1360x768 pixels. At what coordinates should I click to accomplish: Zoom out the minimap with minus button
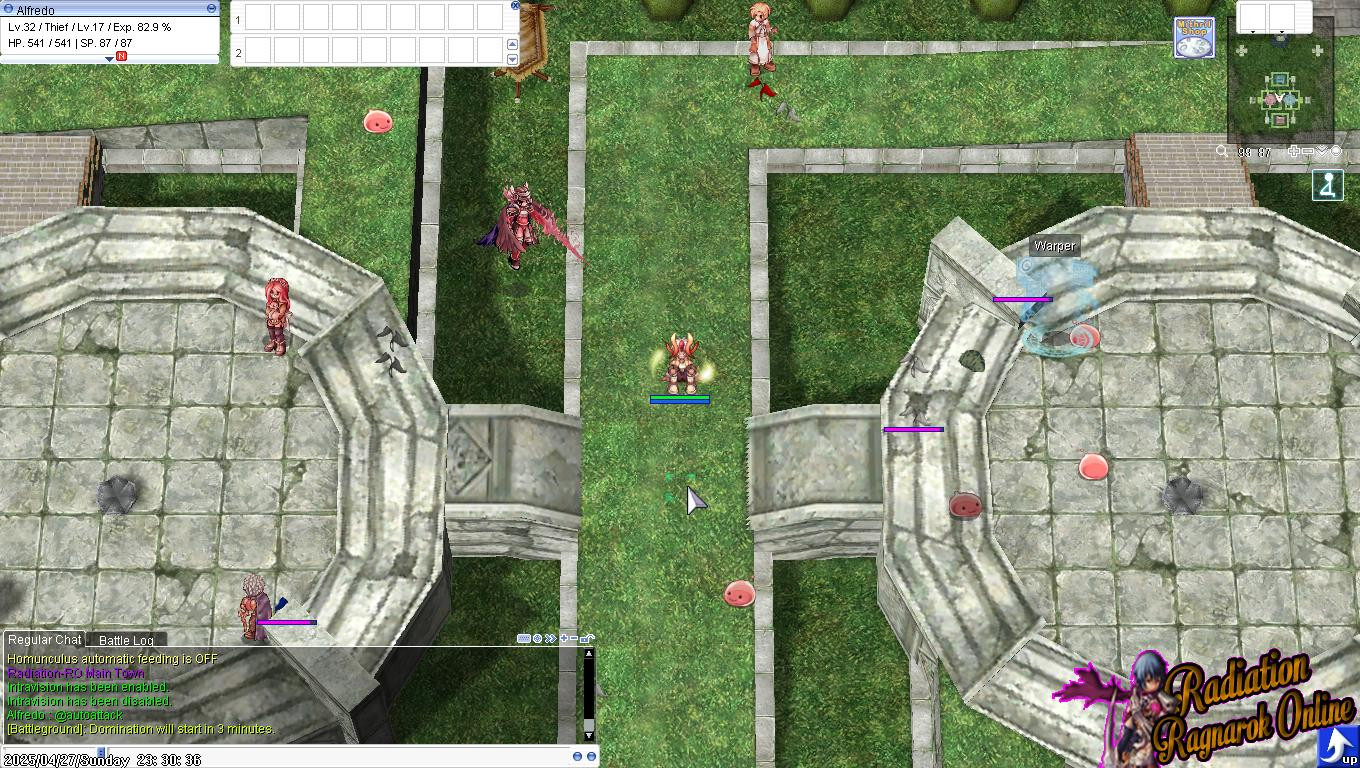point(1308,152)
